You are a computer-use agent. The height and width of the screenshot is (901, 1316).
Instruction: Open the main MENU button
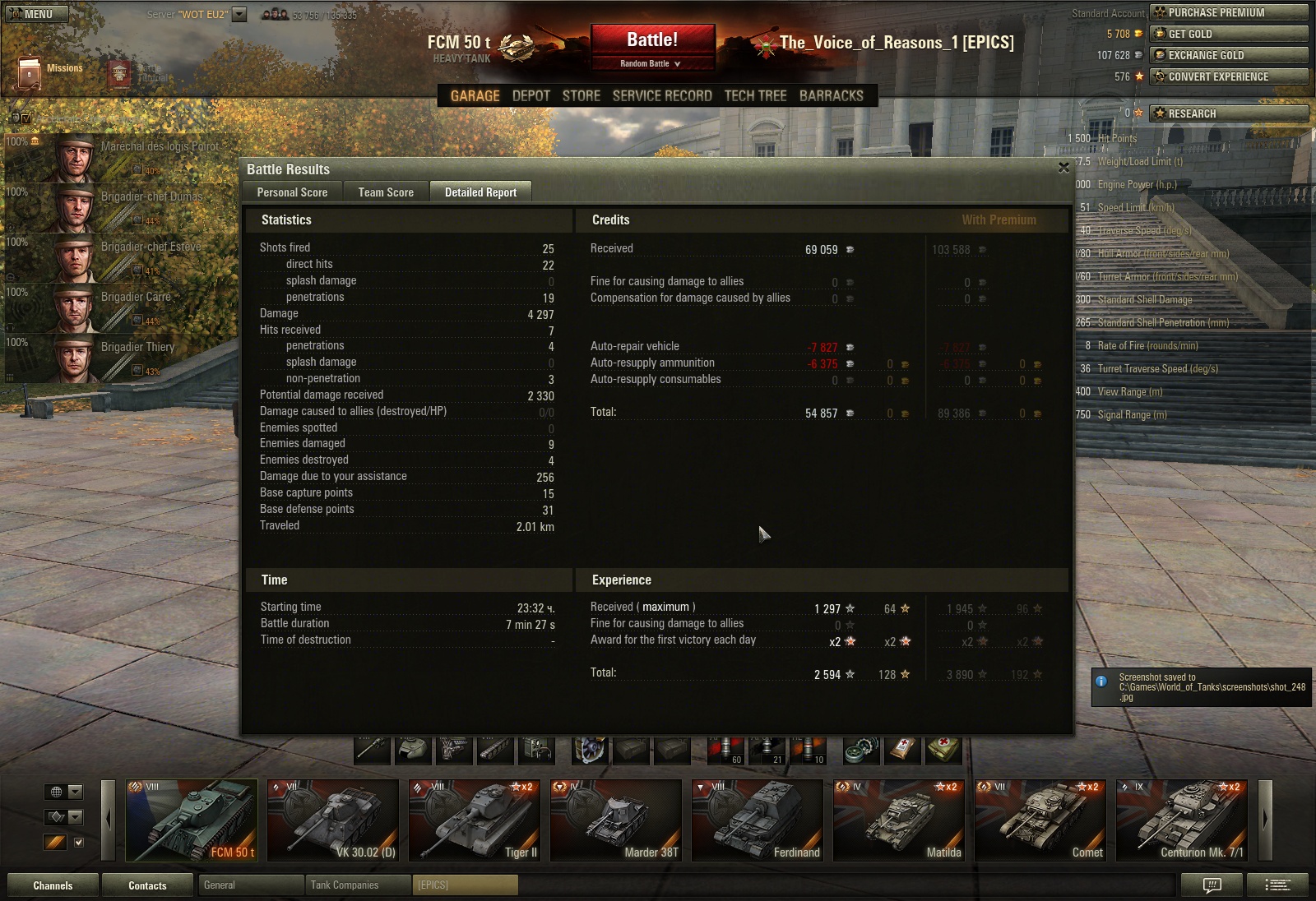click(38, 14)
